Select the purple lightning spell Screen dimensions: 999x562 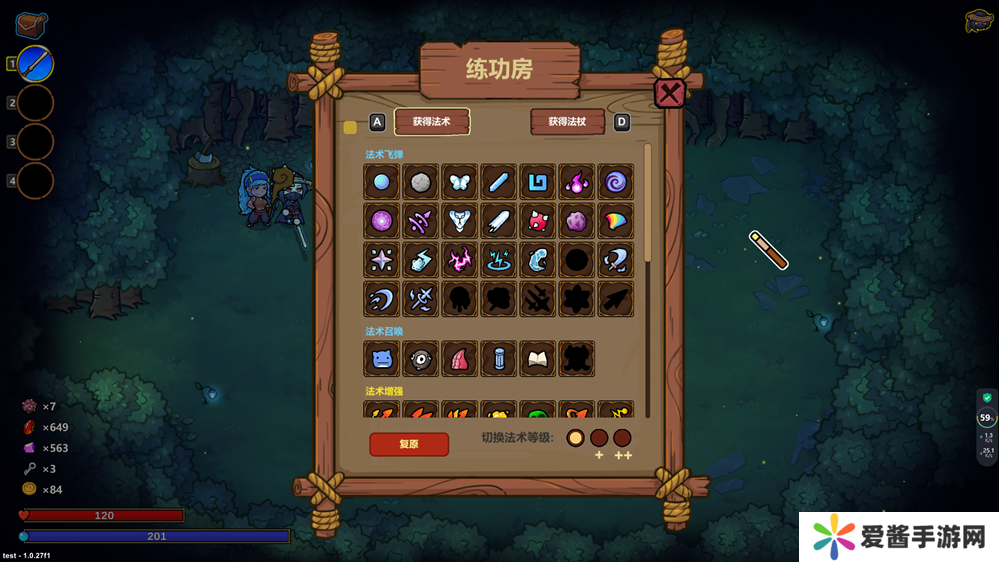(x=460, y=259)
